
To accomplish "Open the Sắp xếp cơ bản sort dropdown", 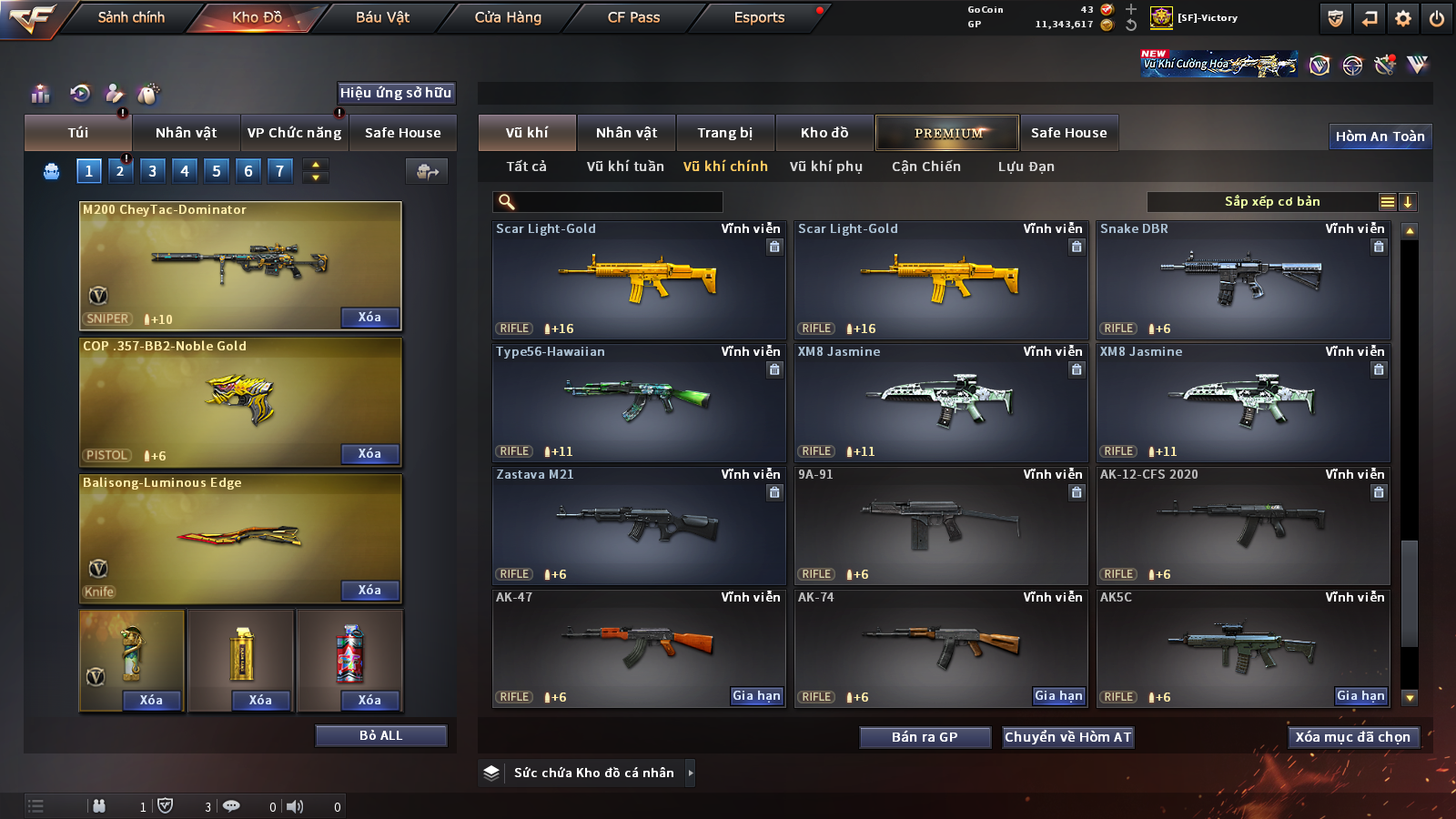I will coord(1271,202).
